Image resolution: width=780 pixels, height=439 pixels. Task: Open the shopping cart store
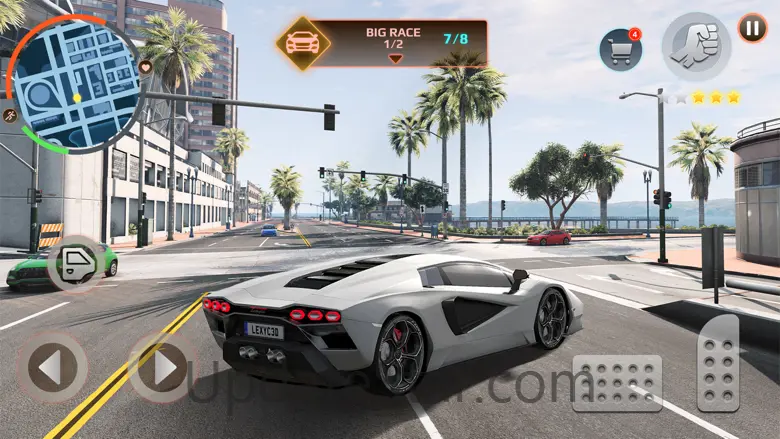click(620, 50)
